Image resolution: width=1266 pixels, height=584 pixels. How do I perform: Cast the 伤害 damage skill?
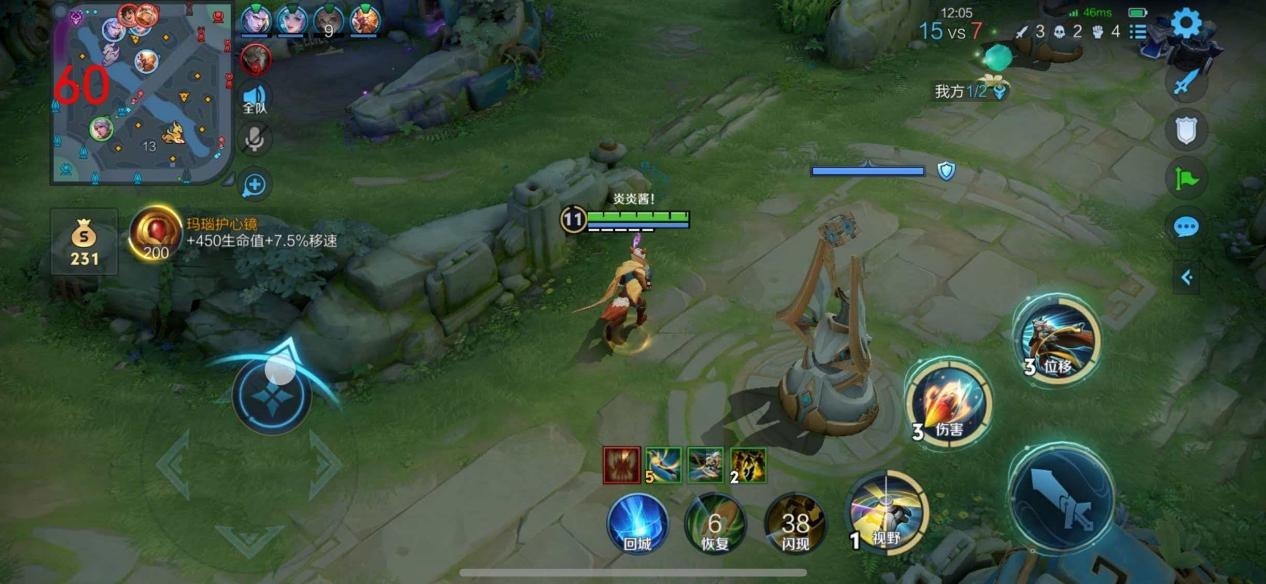click(948, 402)
